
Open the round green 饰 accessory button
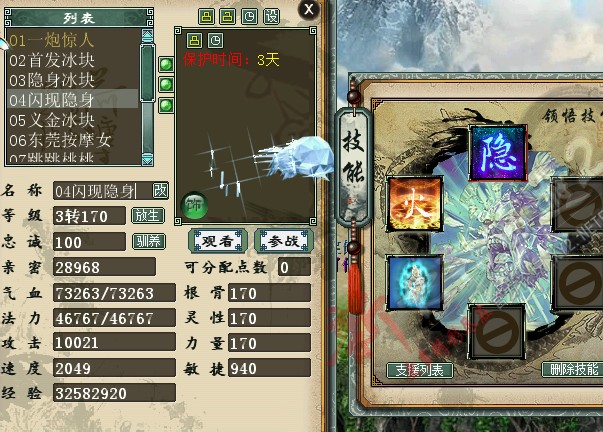click(x=195, y=207)
